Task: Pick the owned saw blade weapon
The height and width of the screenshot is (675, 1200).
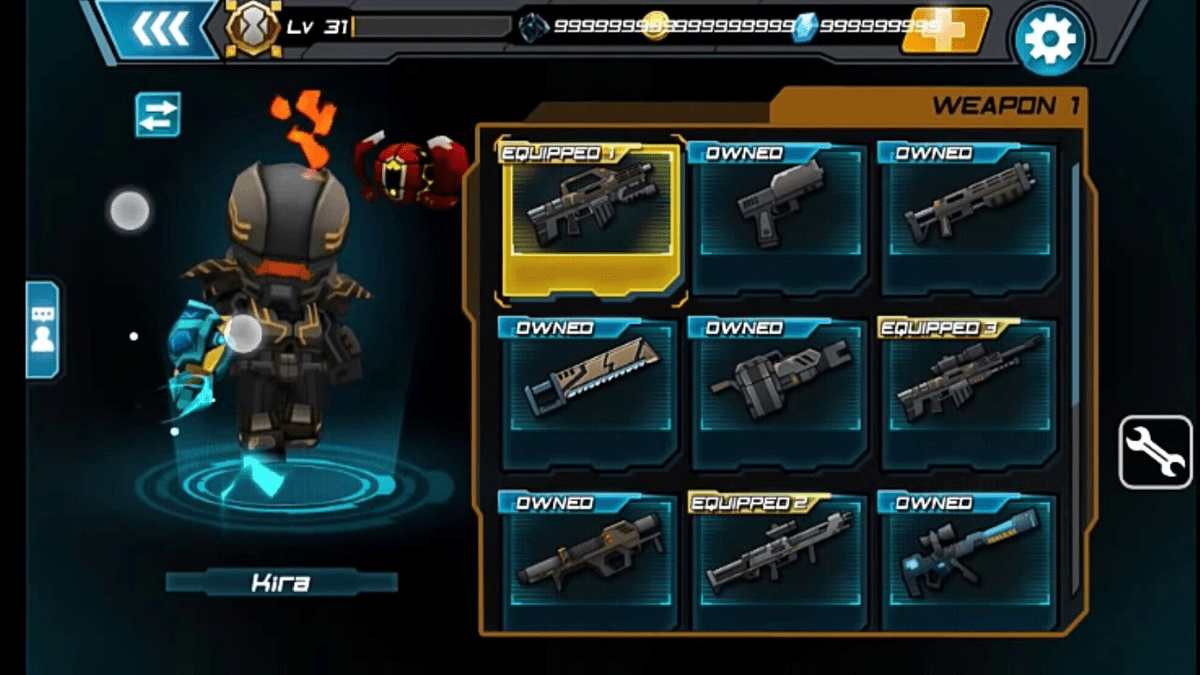Action: (x=589, y=393)
